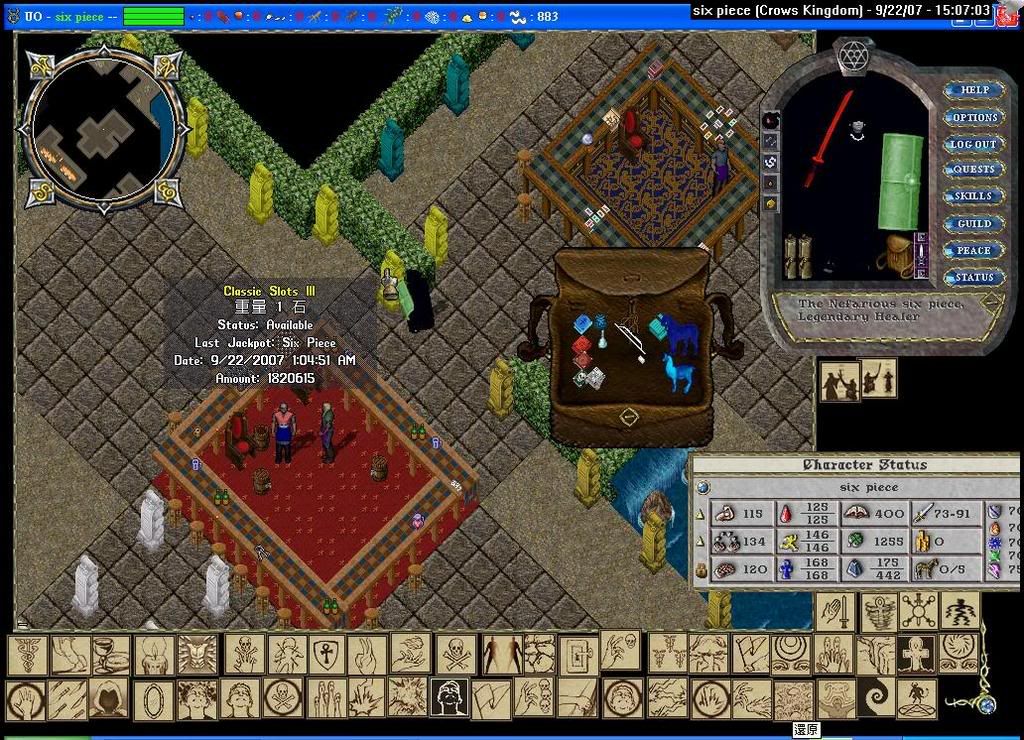Open the backpack on the paperdoll
The height and width of the screenshot is (740, 1024).
(x=897, y=256)
